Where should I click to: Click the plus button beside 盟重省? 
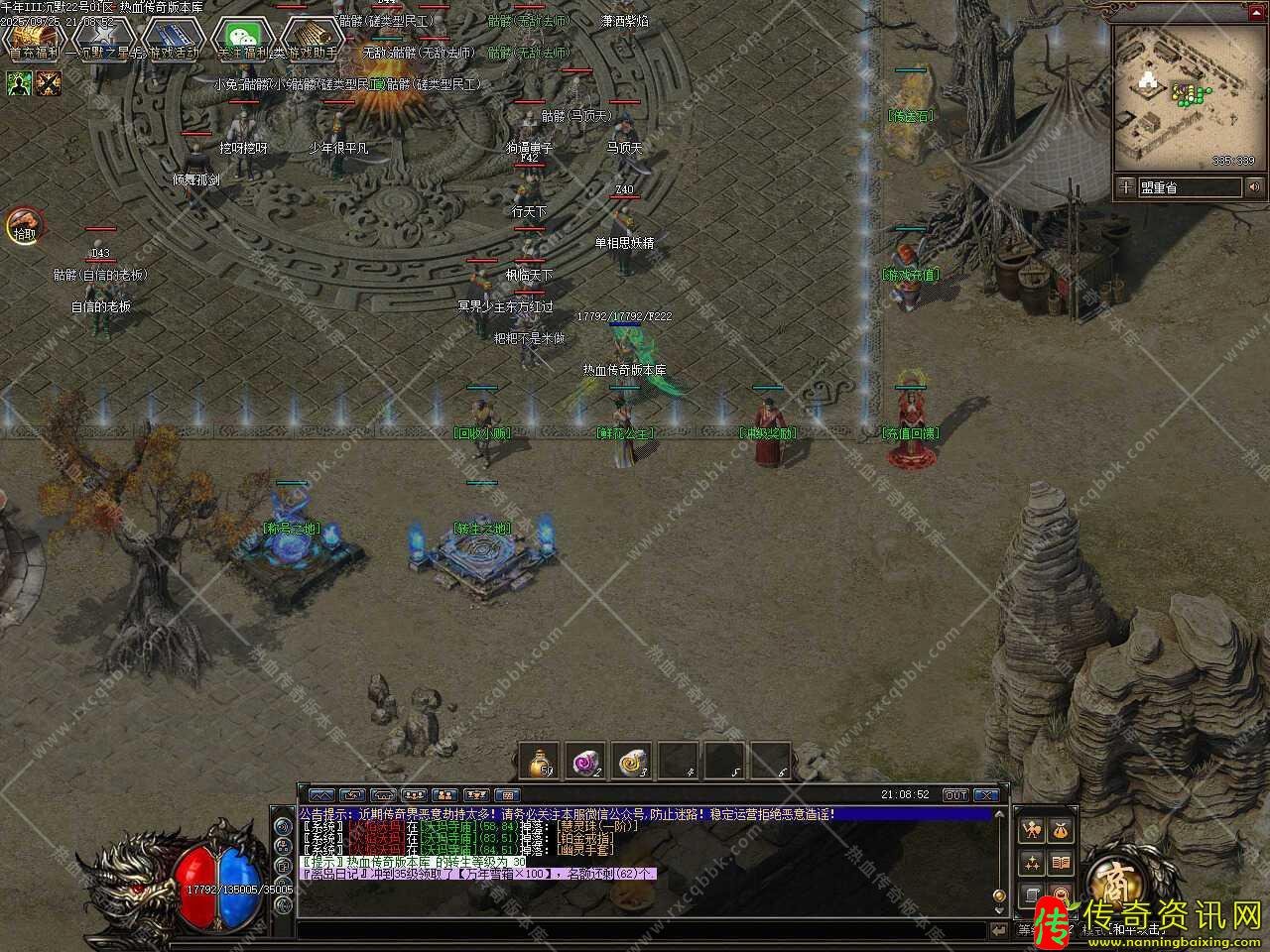[1126, 186]
